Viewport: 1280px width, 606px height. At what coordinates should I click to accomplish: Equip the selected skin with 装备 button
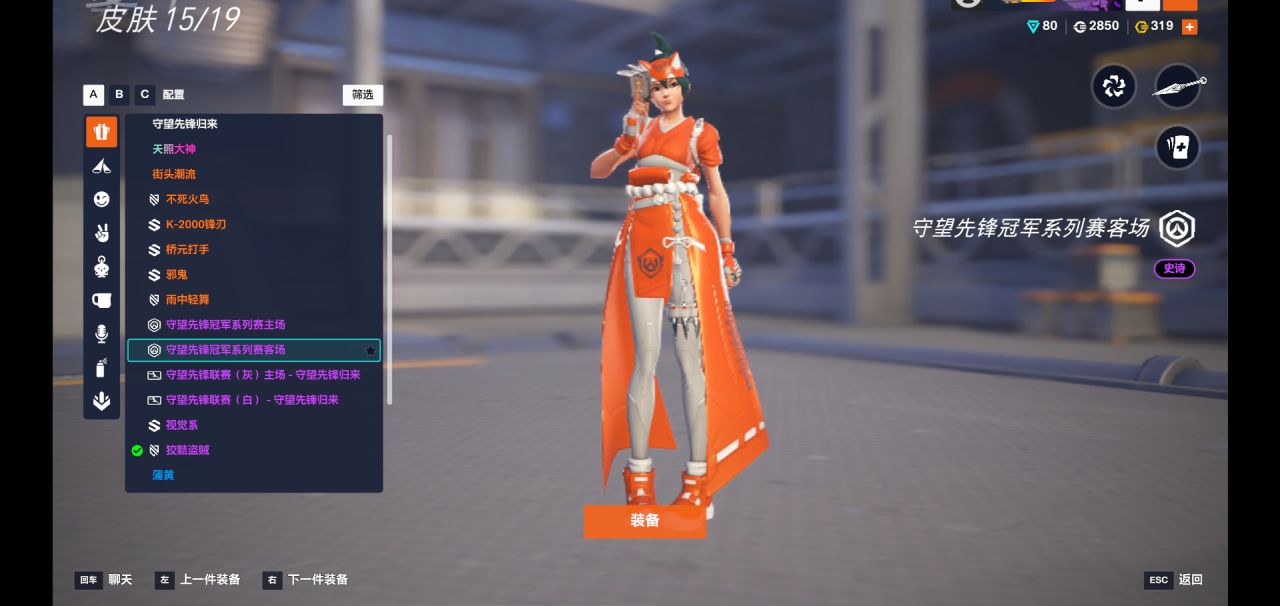[645, 521]
